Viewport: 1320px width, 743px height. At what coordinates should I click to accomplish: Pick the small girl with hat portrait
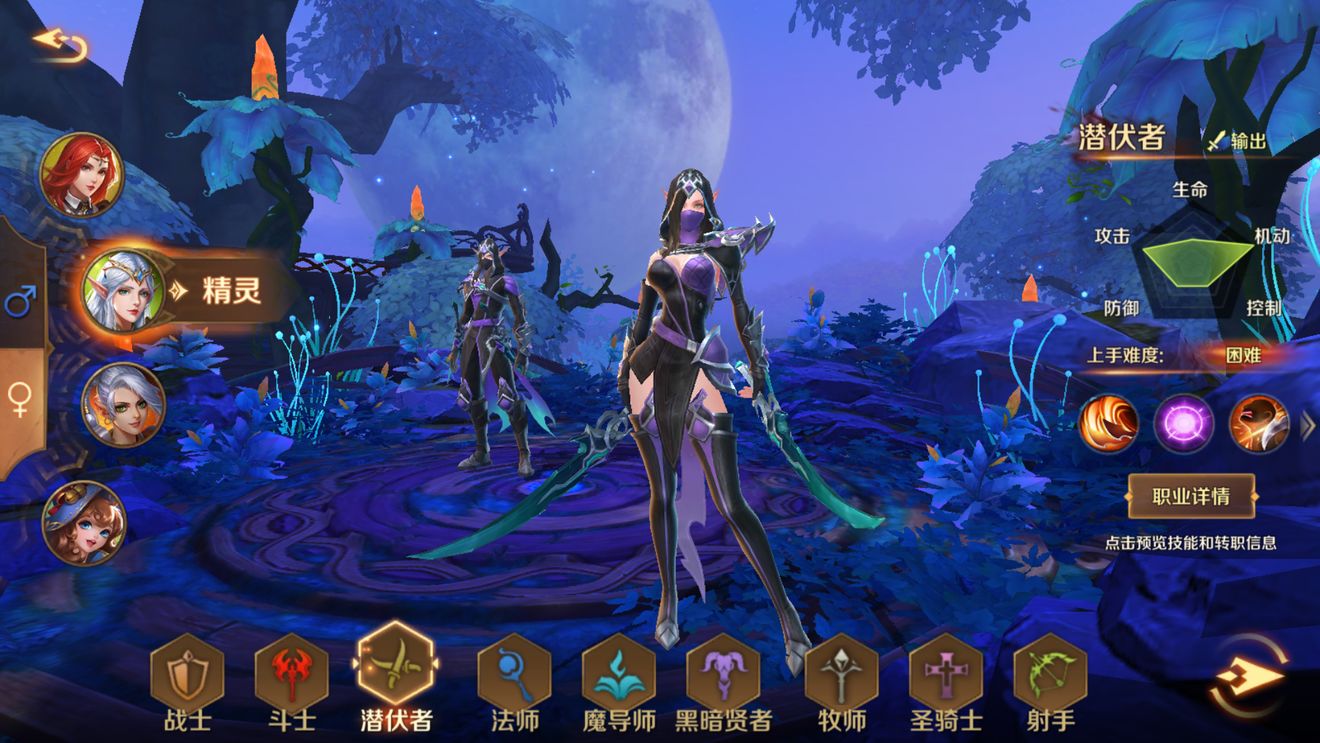[x=83, y=522]
